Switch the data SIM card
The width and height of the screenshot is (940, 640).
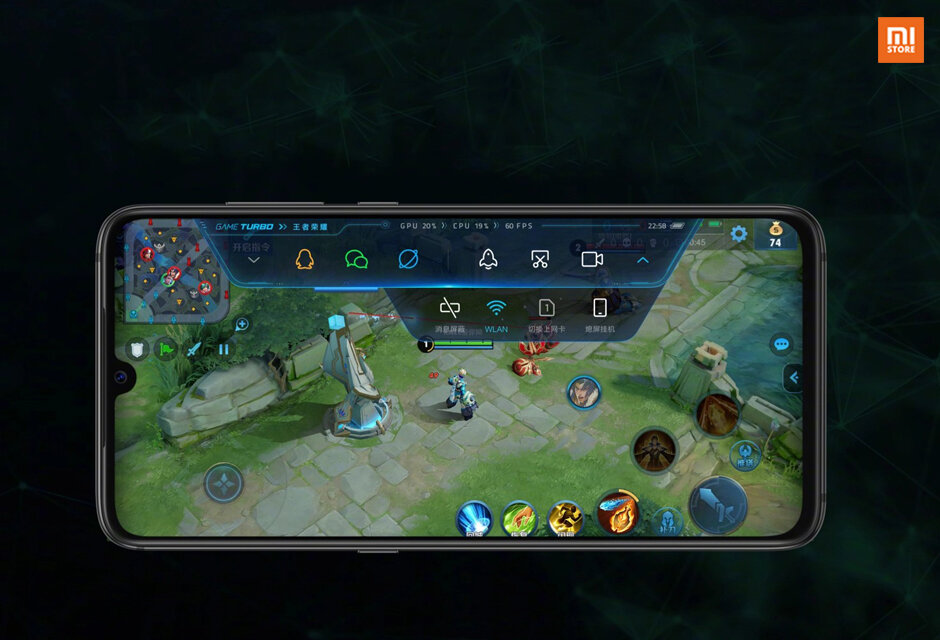[x=547, y=308]
